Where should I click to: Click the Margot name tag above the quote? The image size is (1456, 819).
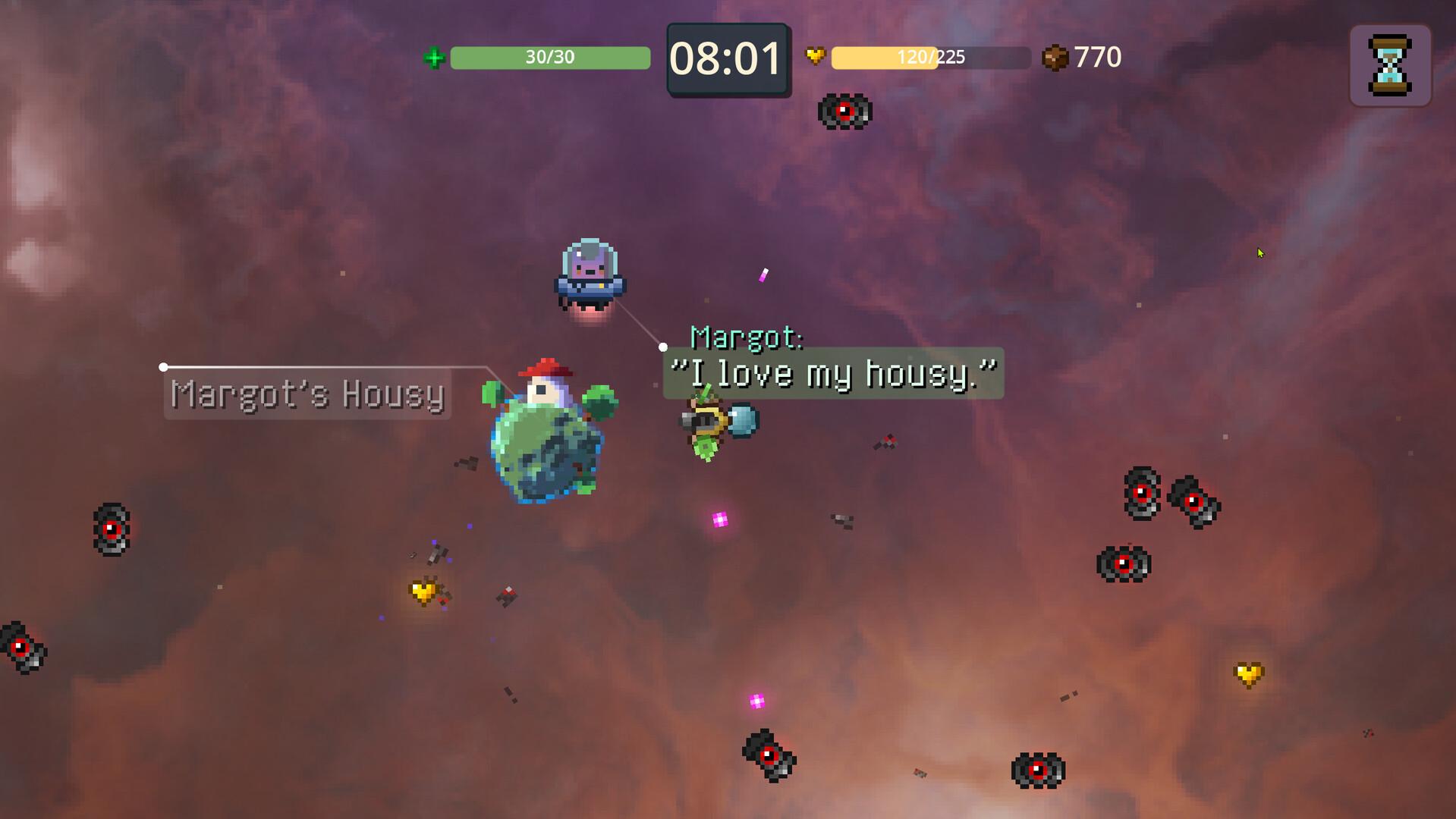point(747,338)
